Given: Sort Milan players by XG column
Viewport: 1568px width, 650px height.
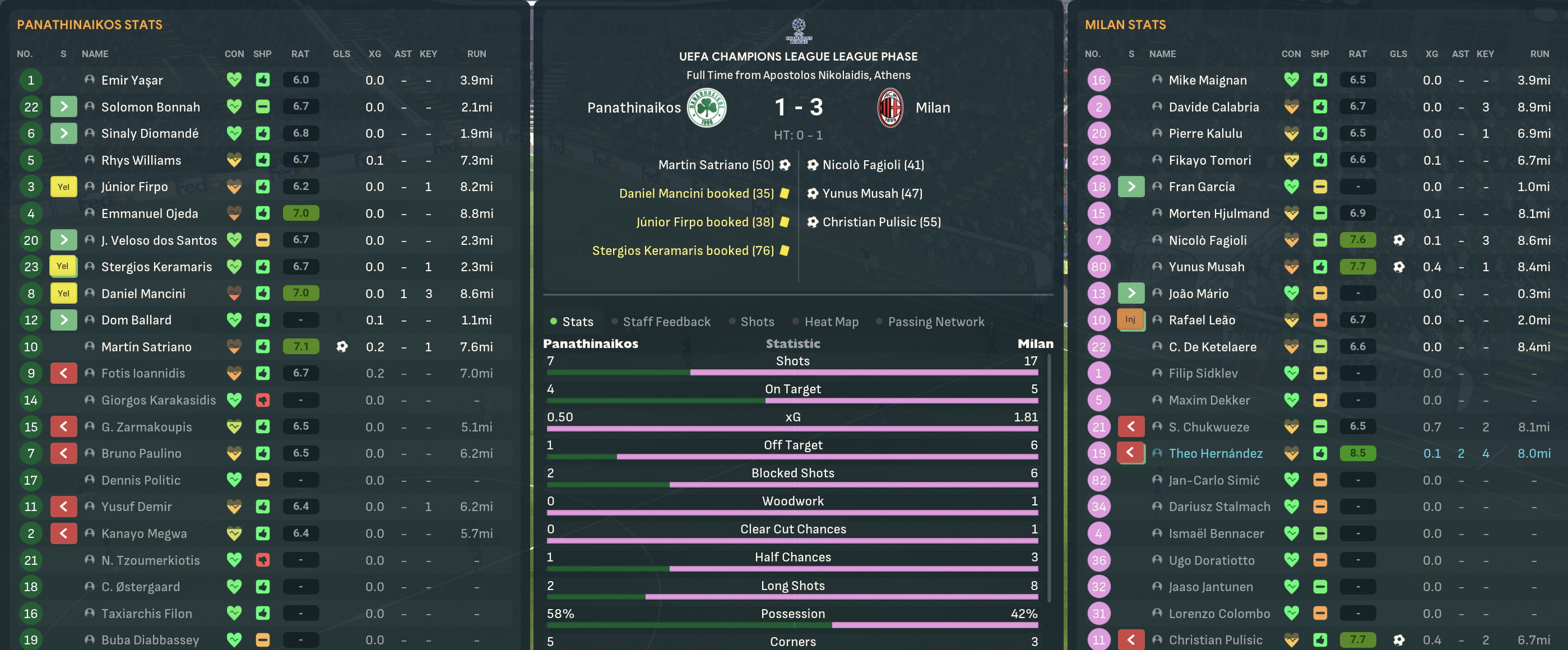Looking at the screenshot, I should coord(1431,54).
